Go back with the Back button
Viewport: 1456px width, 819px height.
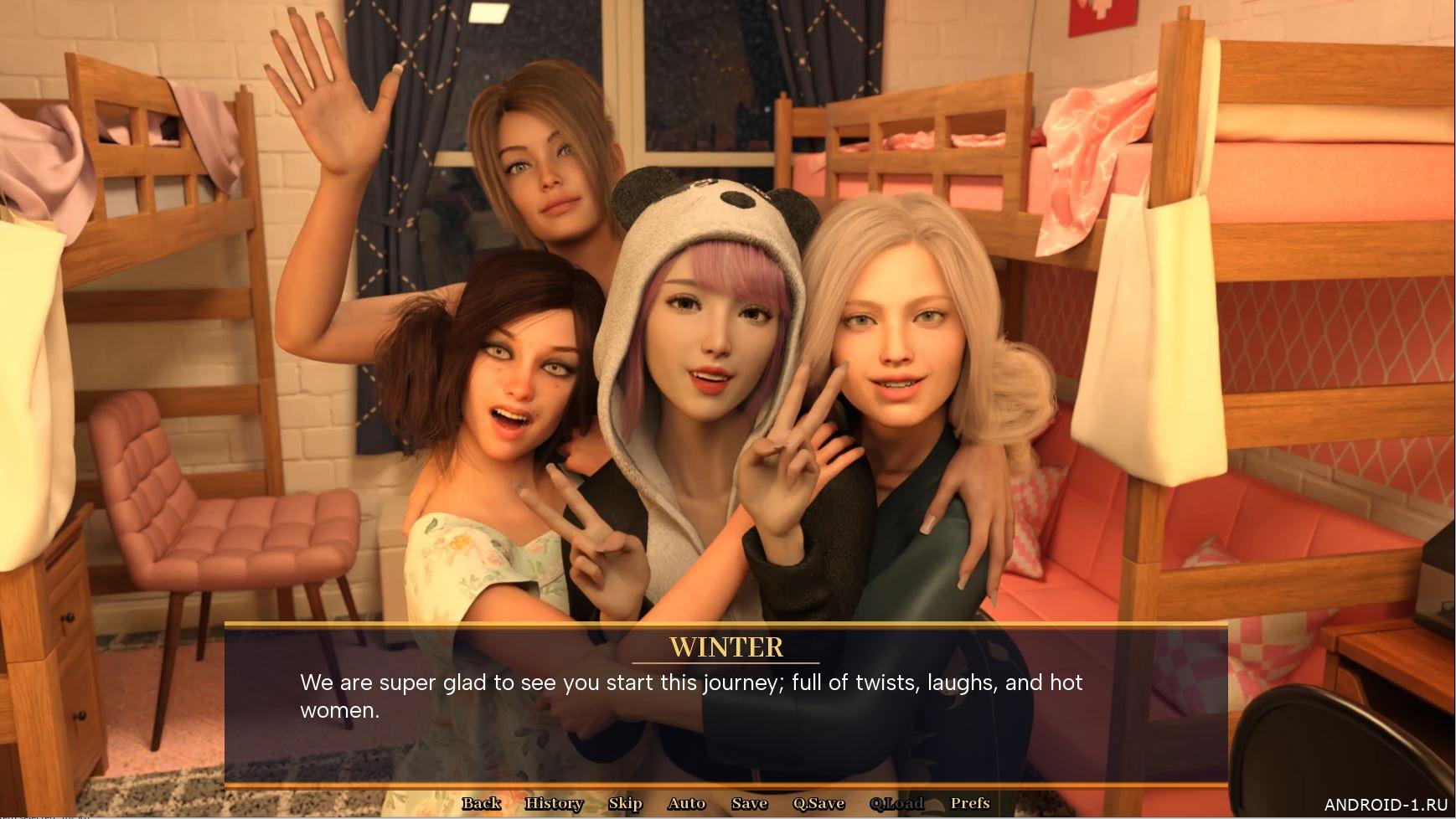point(481,804)
